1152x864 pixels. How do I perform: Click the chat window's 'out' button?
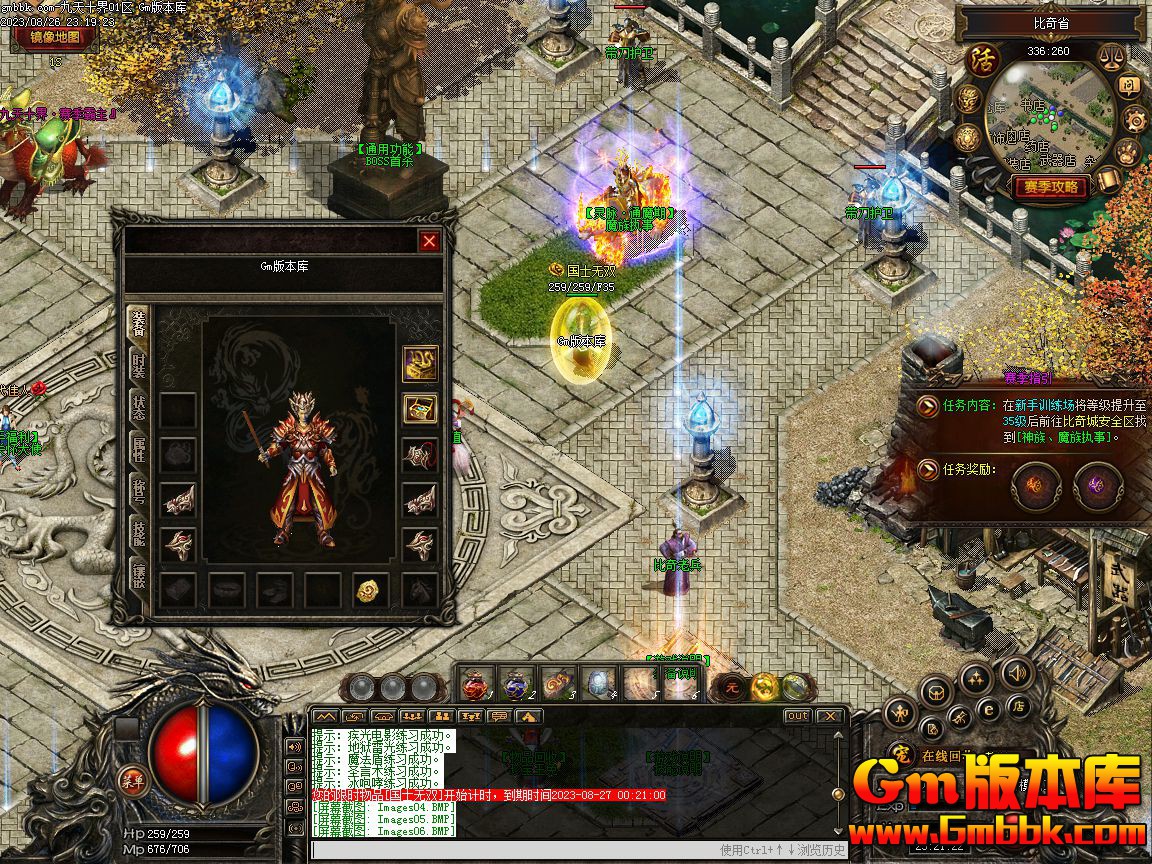797,716
